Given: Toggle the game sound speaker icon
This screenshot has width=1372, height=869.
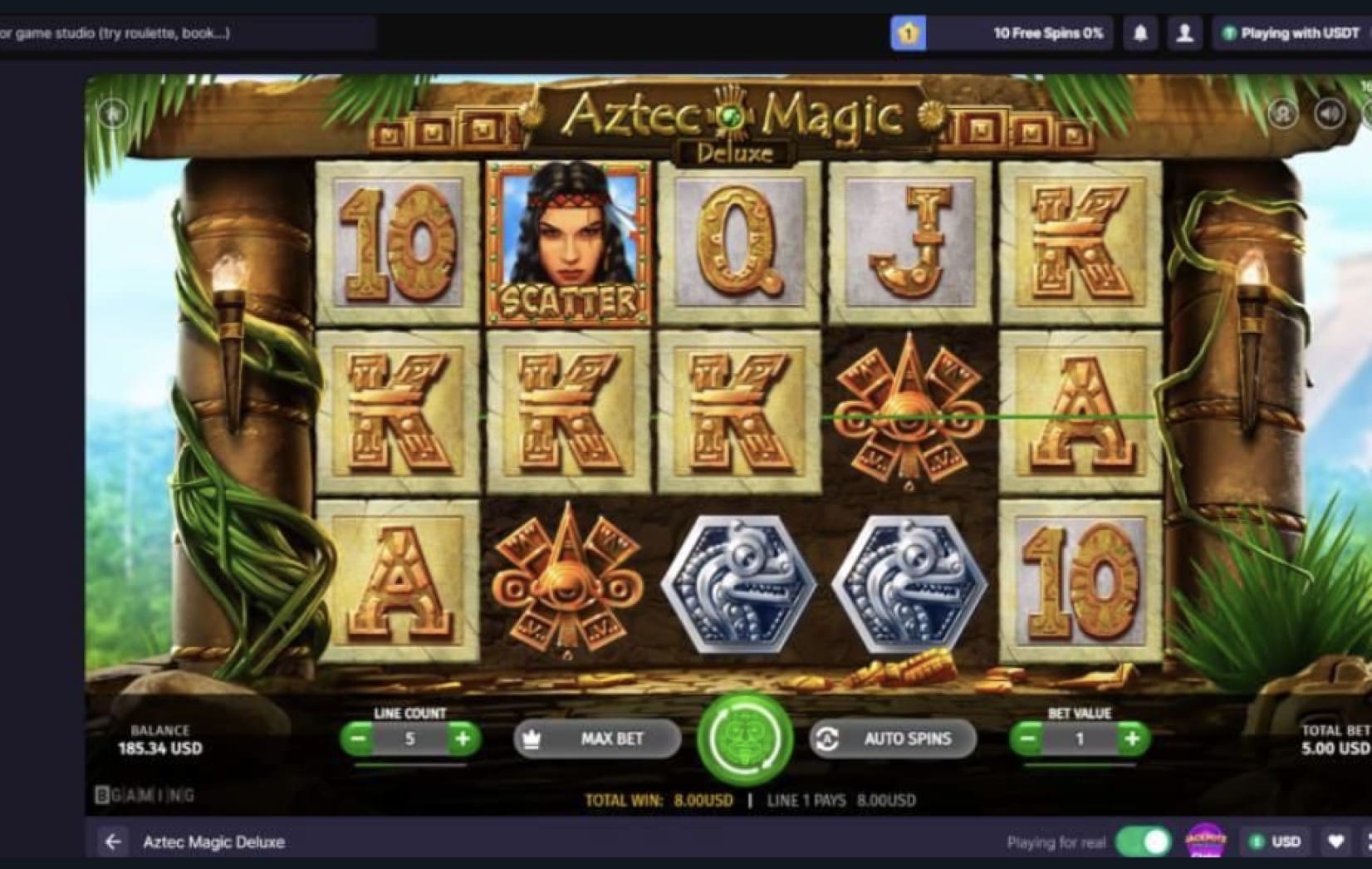Looking at the screenshot, I should pyautogui.click(x=1330, y=113).
